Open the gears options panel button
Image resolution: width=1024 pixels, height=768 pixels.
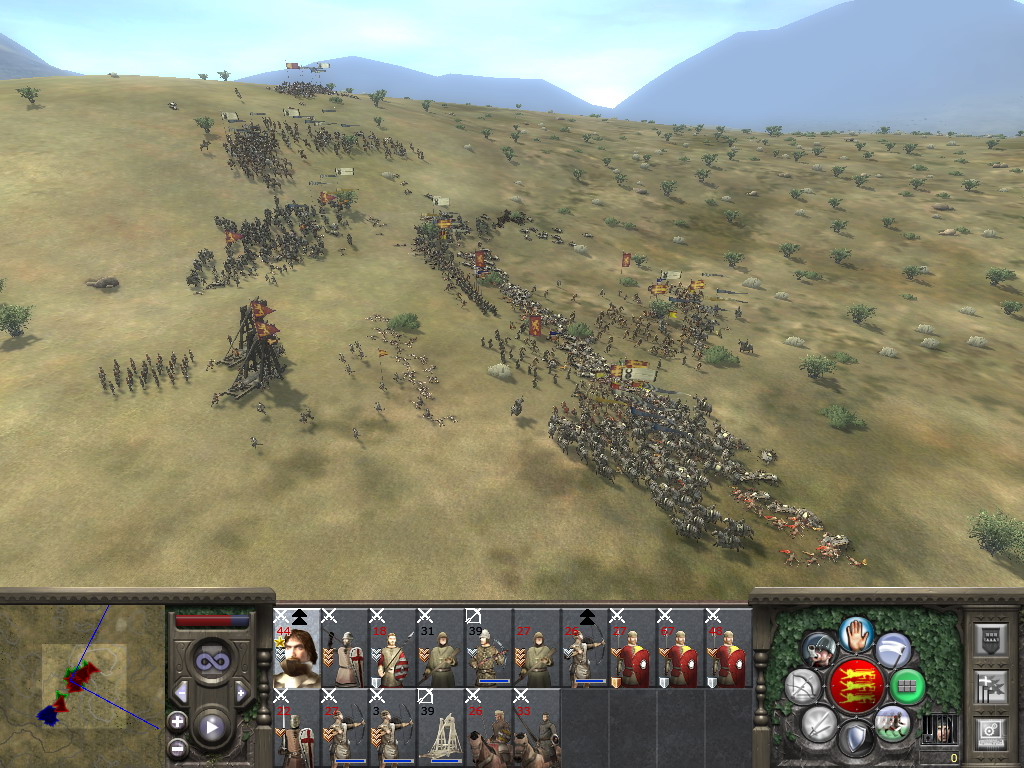(x=990, y=732)
